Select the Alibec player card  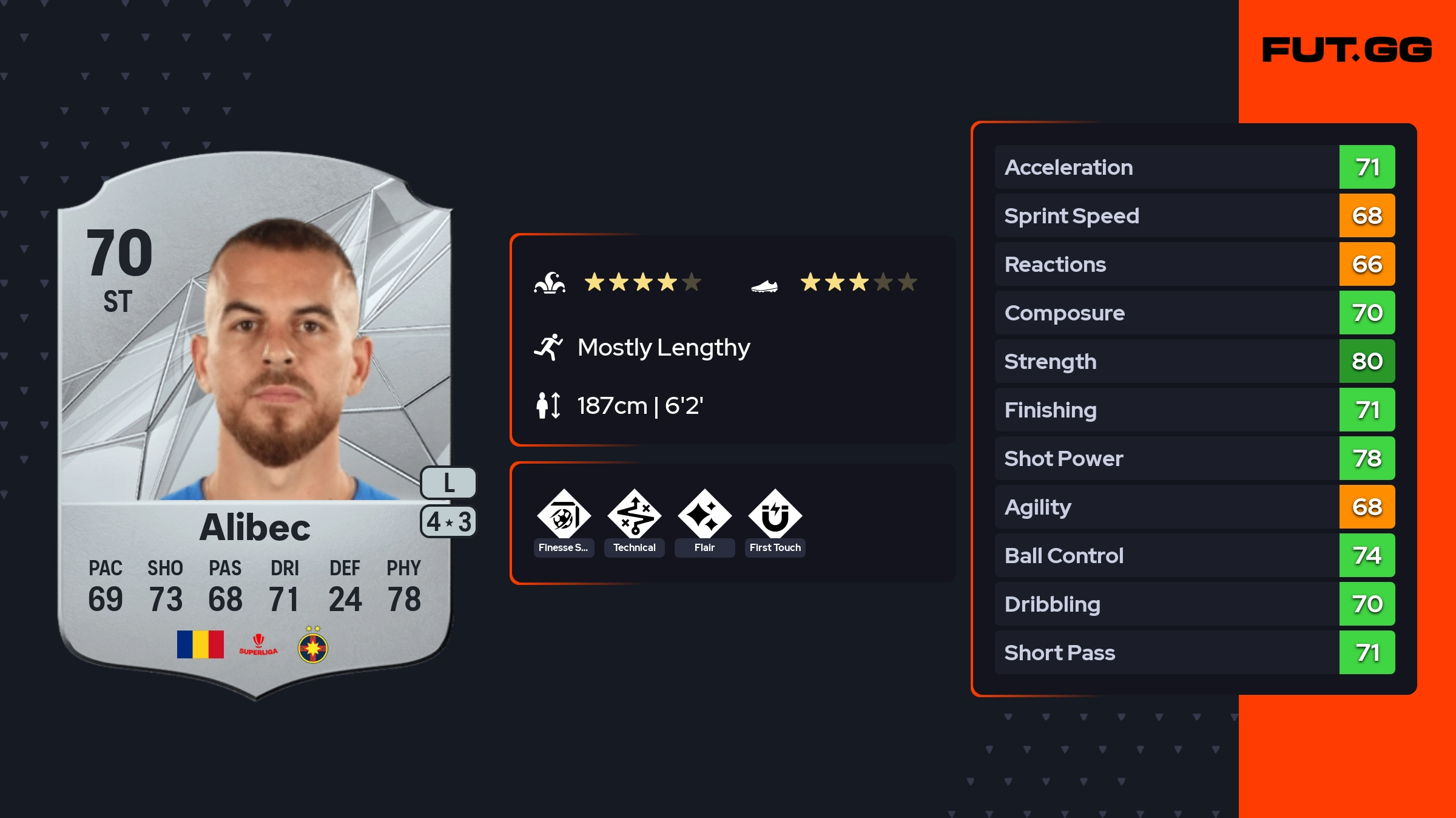pos(255,425)
